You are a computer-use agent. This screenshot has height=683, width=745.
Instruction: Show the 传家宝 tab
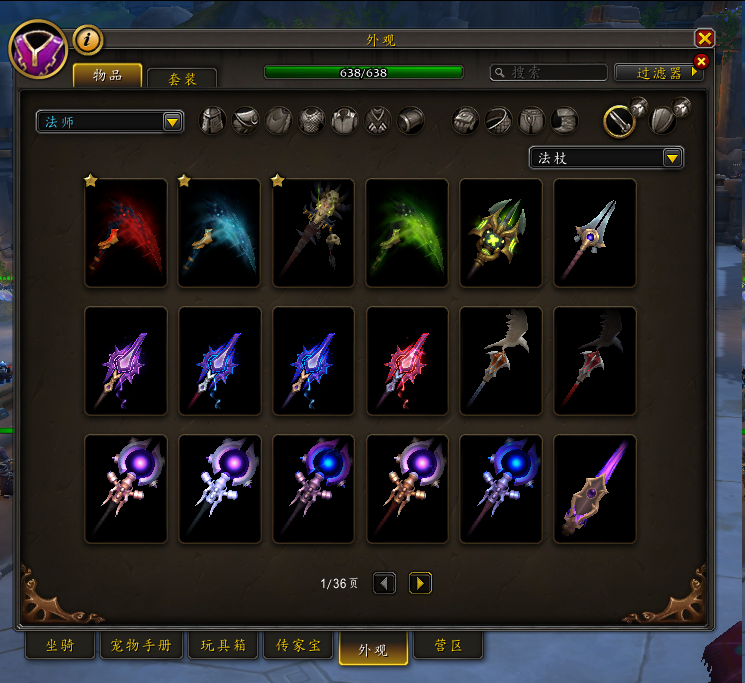click(300, 646)
